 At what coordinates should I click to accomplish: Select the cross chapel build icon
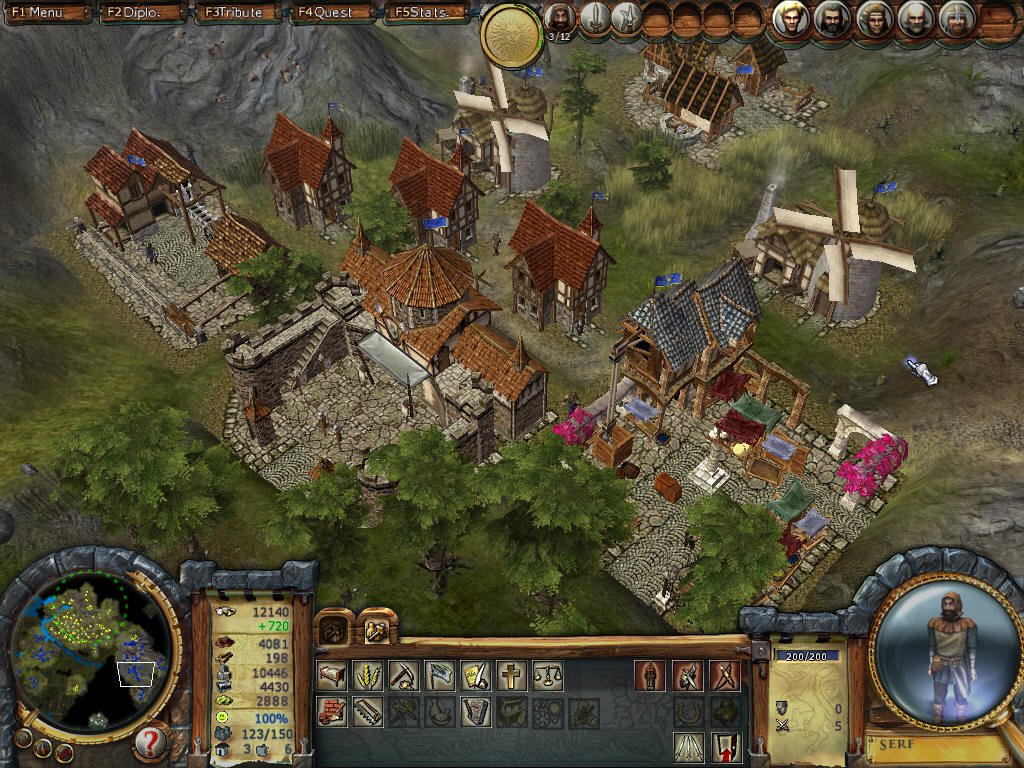tap(511, 676)
